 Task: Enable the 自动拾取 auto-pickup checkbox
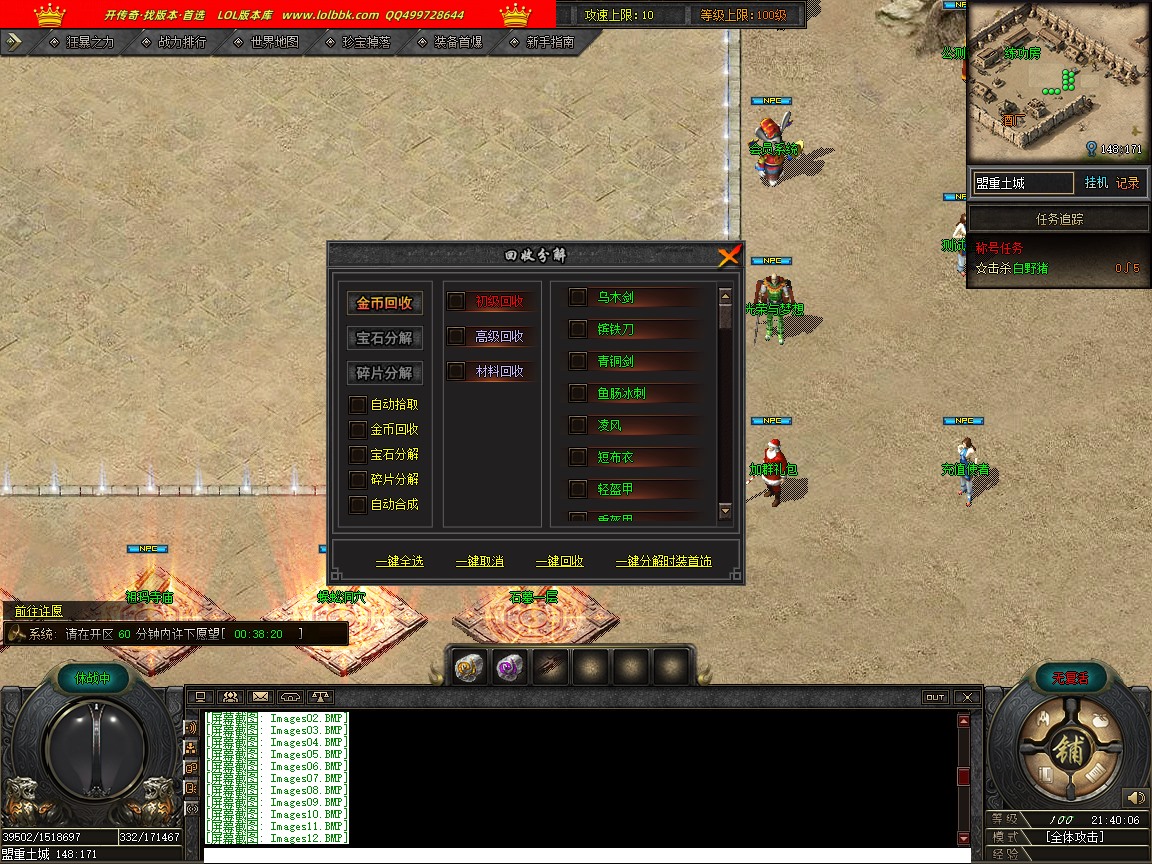pos(357,405)
